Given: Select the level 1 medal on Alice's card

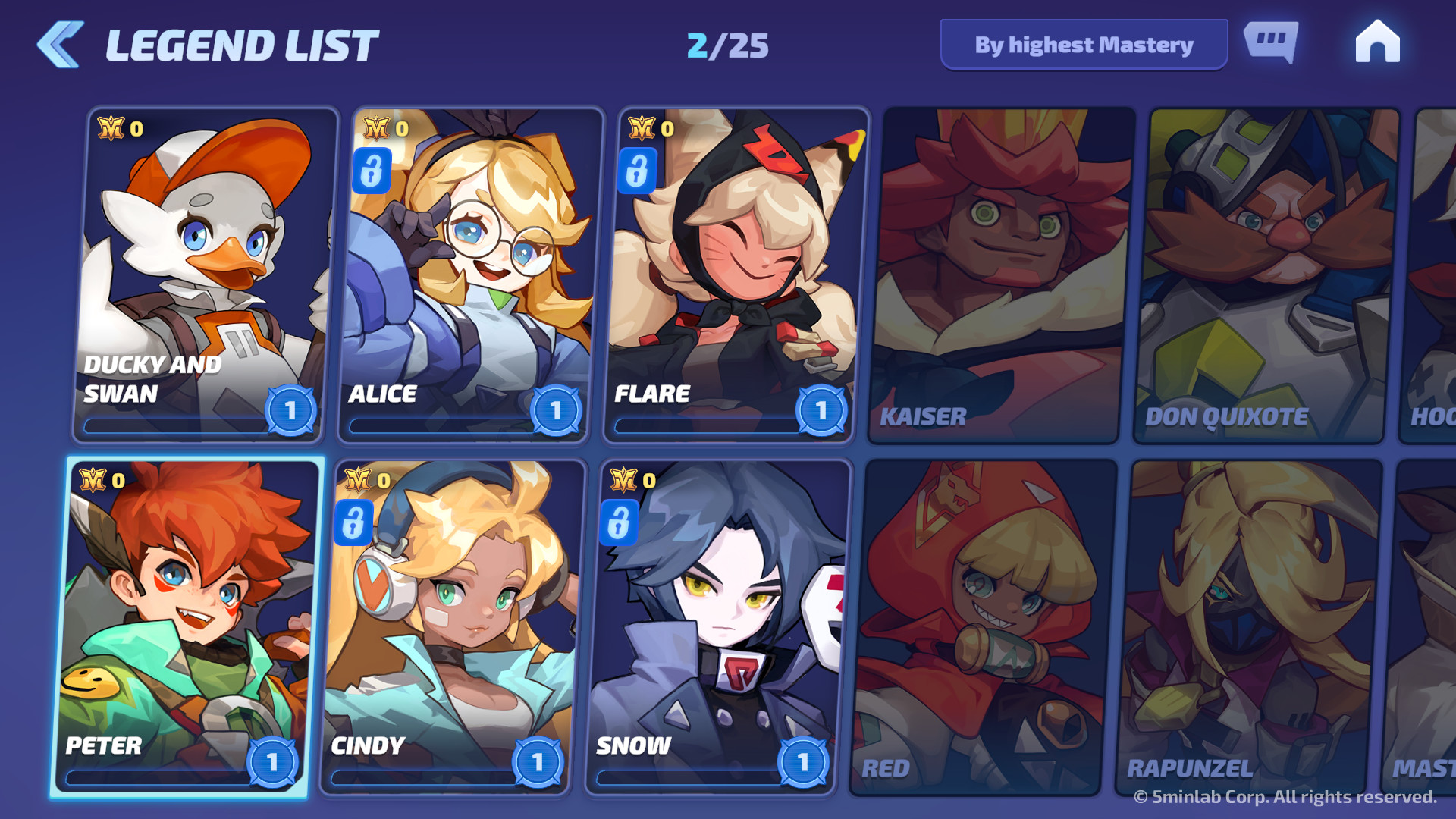Looking at the screenshot, I should click(x=557, y=409).
